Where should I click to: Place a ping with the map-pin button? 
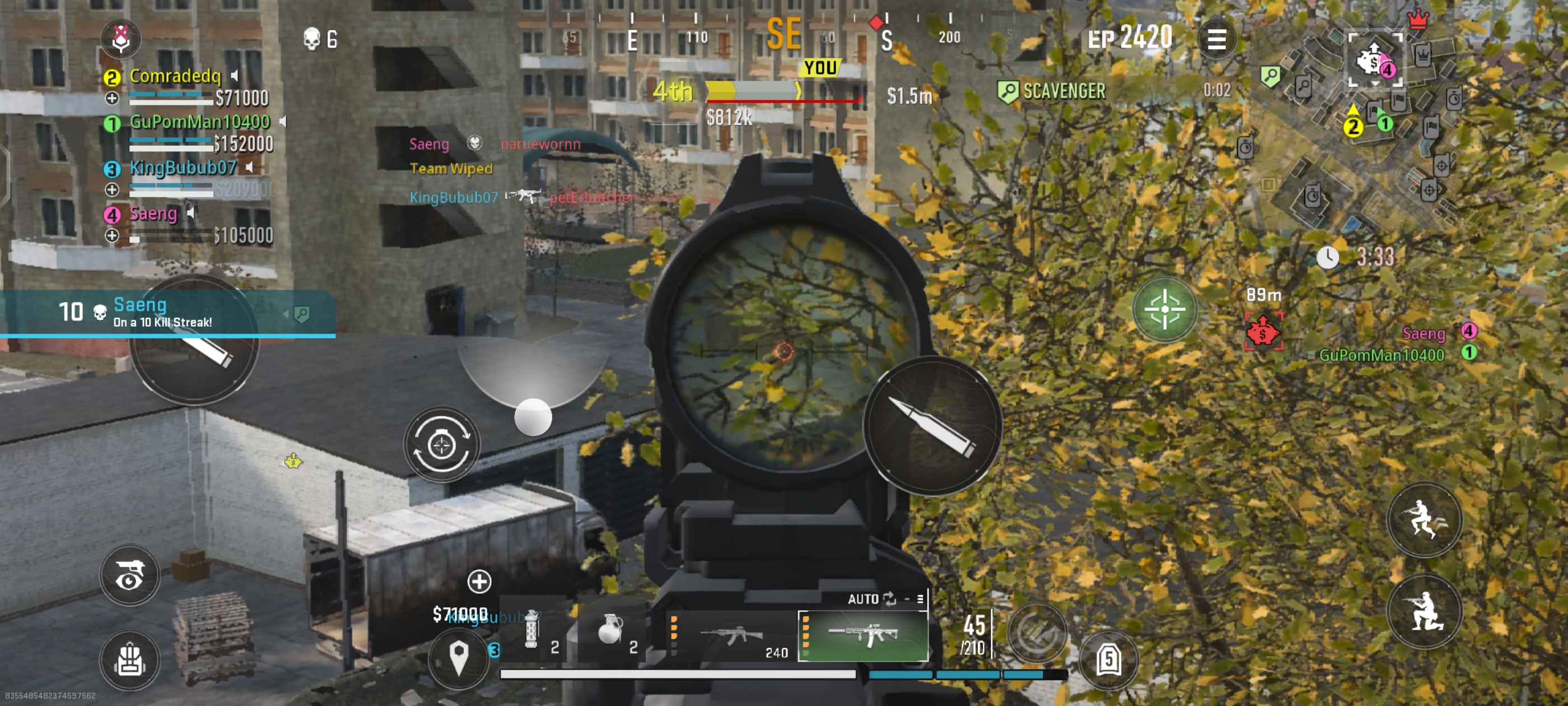458,657
